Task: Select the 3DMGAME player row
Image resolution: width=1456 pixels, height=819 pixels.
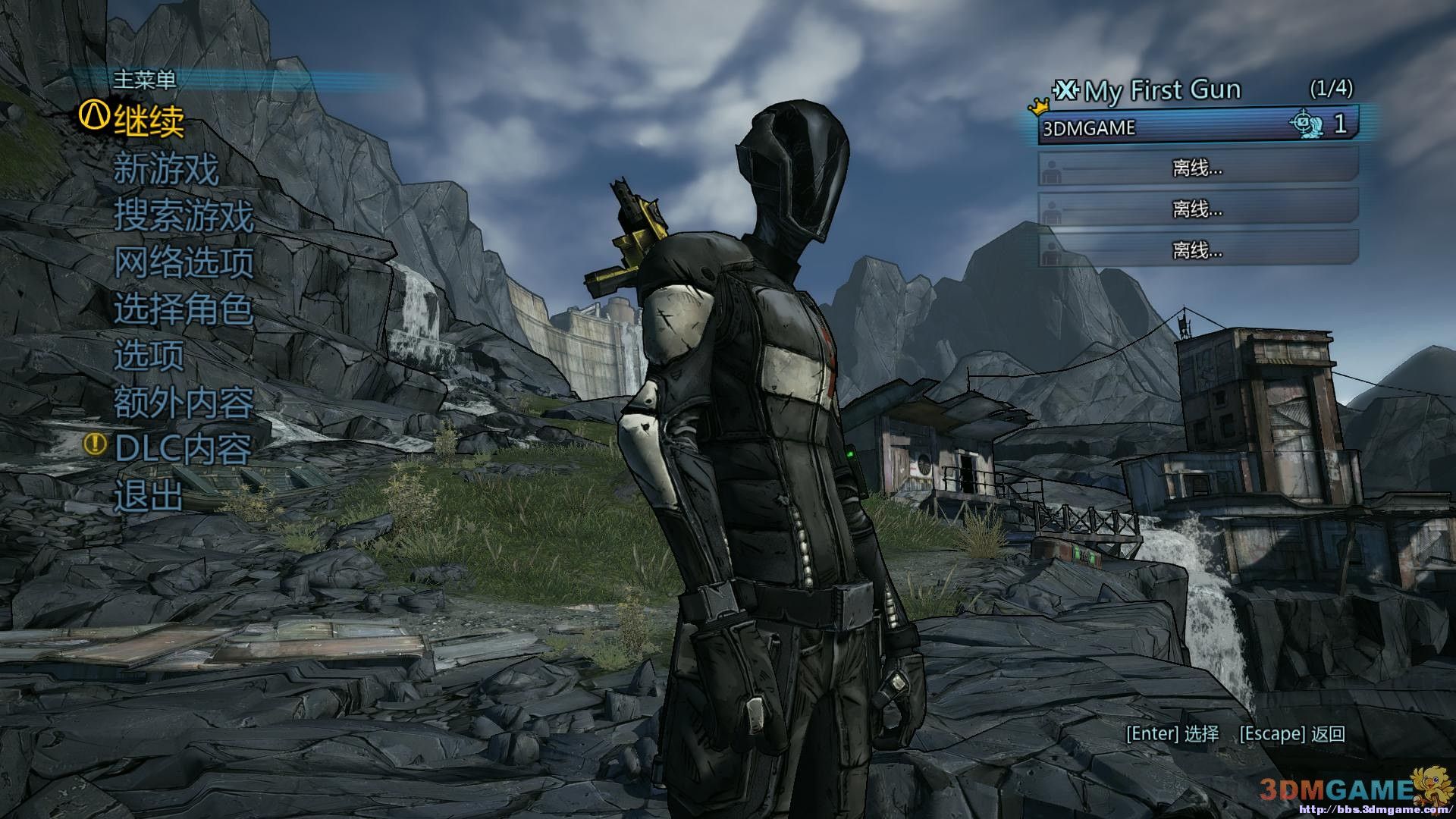Action: pos(1197,126)
